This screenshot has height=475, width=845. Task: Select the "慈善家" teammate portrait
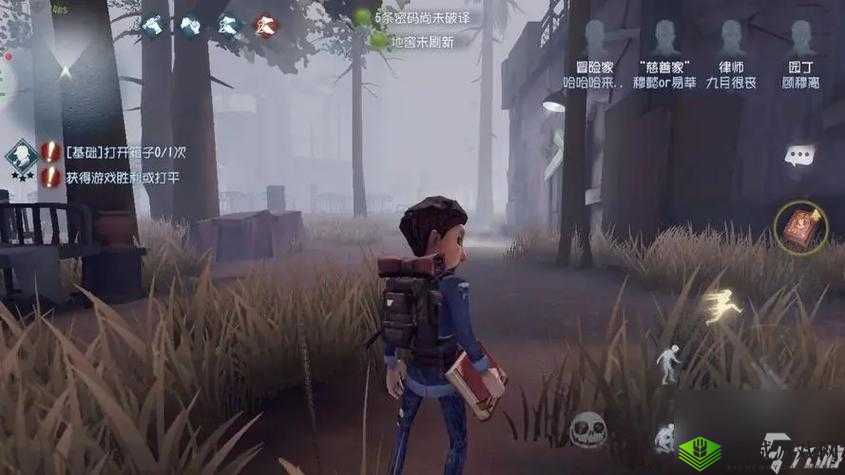[665, 40]
